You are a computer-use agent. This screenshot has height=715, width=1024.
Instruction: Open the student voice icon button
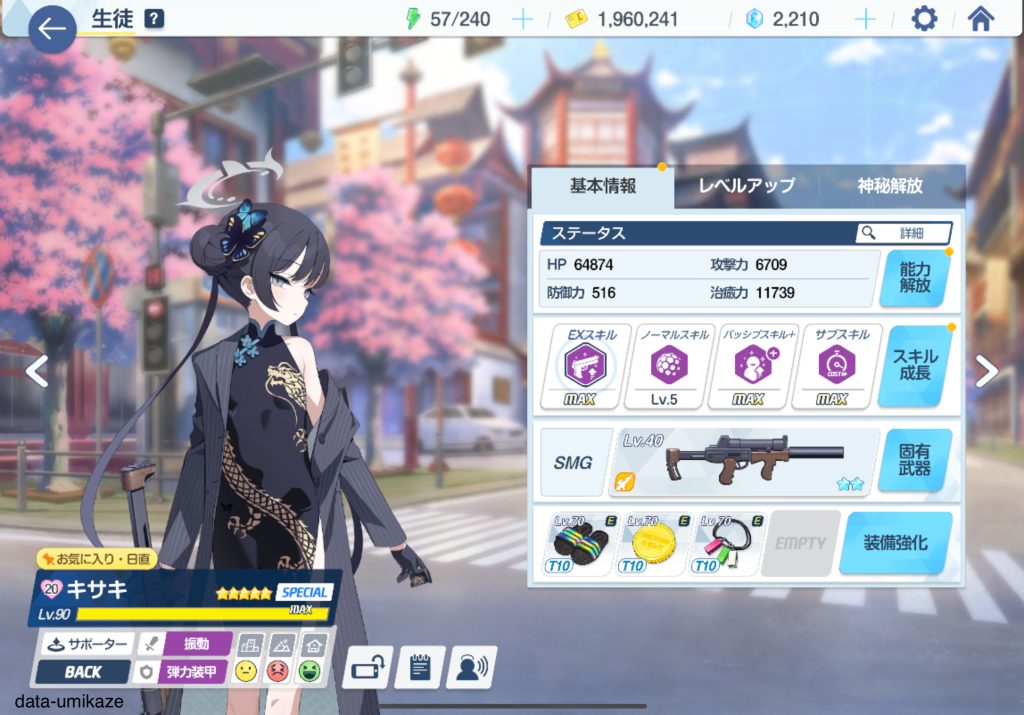click(x=472, y=666)
